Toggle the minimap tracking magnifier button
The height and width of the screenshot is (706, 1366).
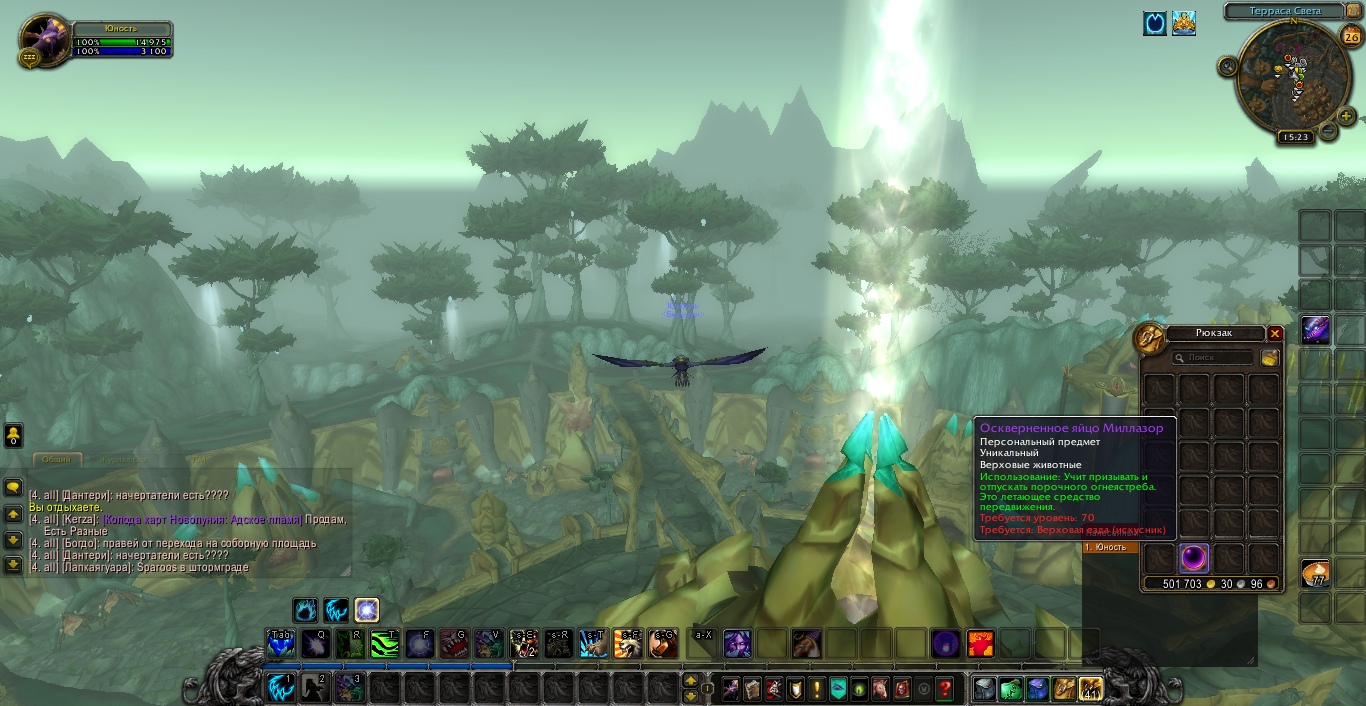(x=1228, y=66)
